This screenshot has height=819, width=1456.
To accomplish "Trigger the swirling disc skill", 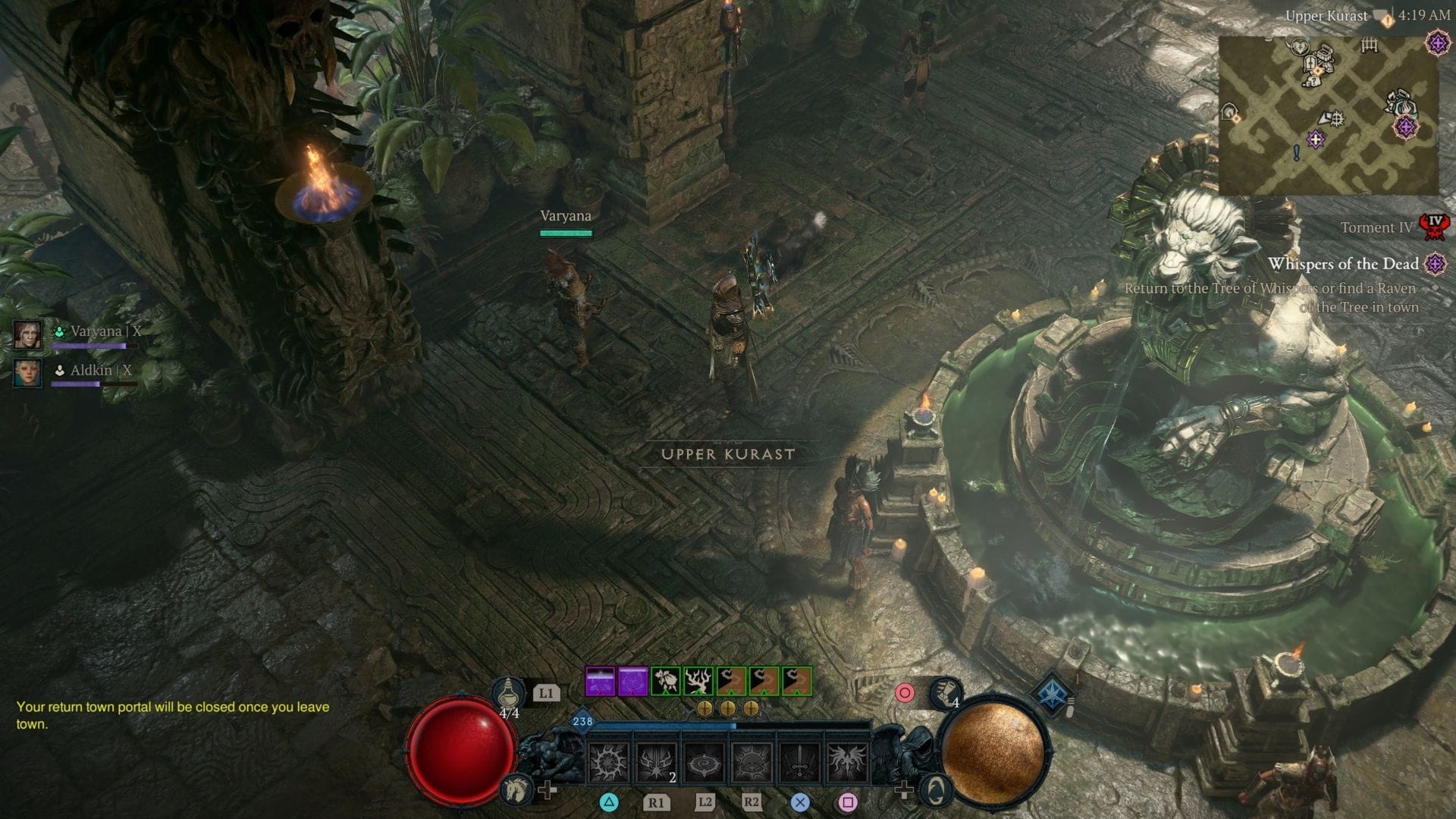I will tap(704, 762).
